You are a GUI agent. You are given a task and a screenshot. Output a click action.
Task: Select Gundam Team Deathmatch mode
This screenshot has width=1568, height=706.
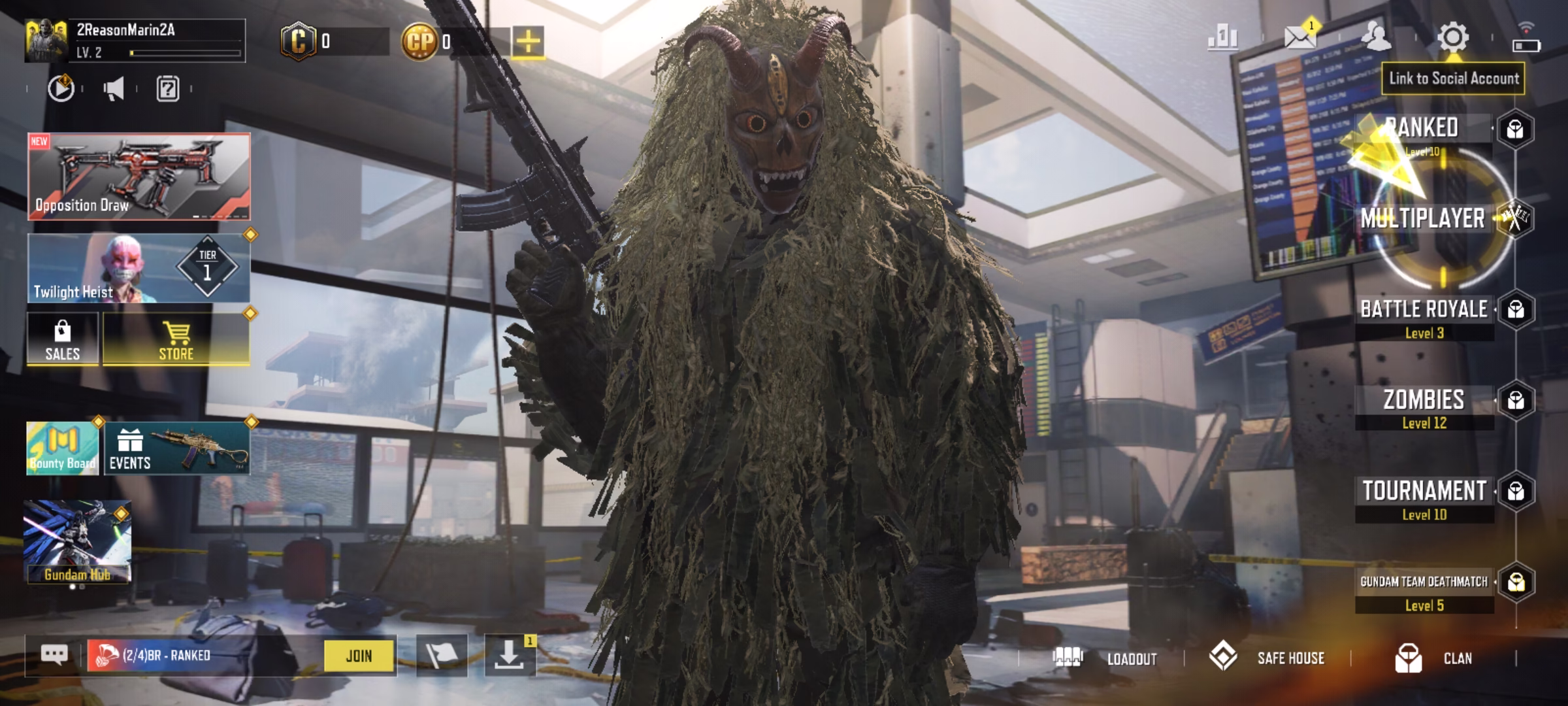click(x=1424, y=582)
